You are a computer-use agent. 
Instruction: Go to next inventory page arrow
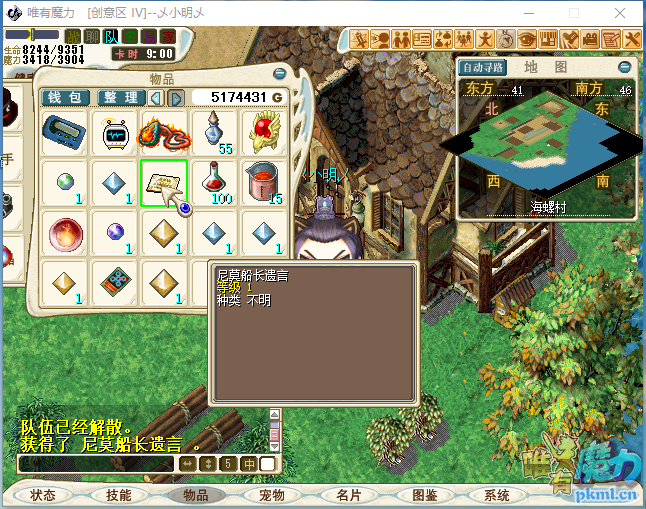tap(176, 97)
